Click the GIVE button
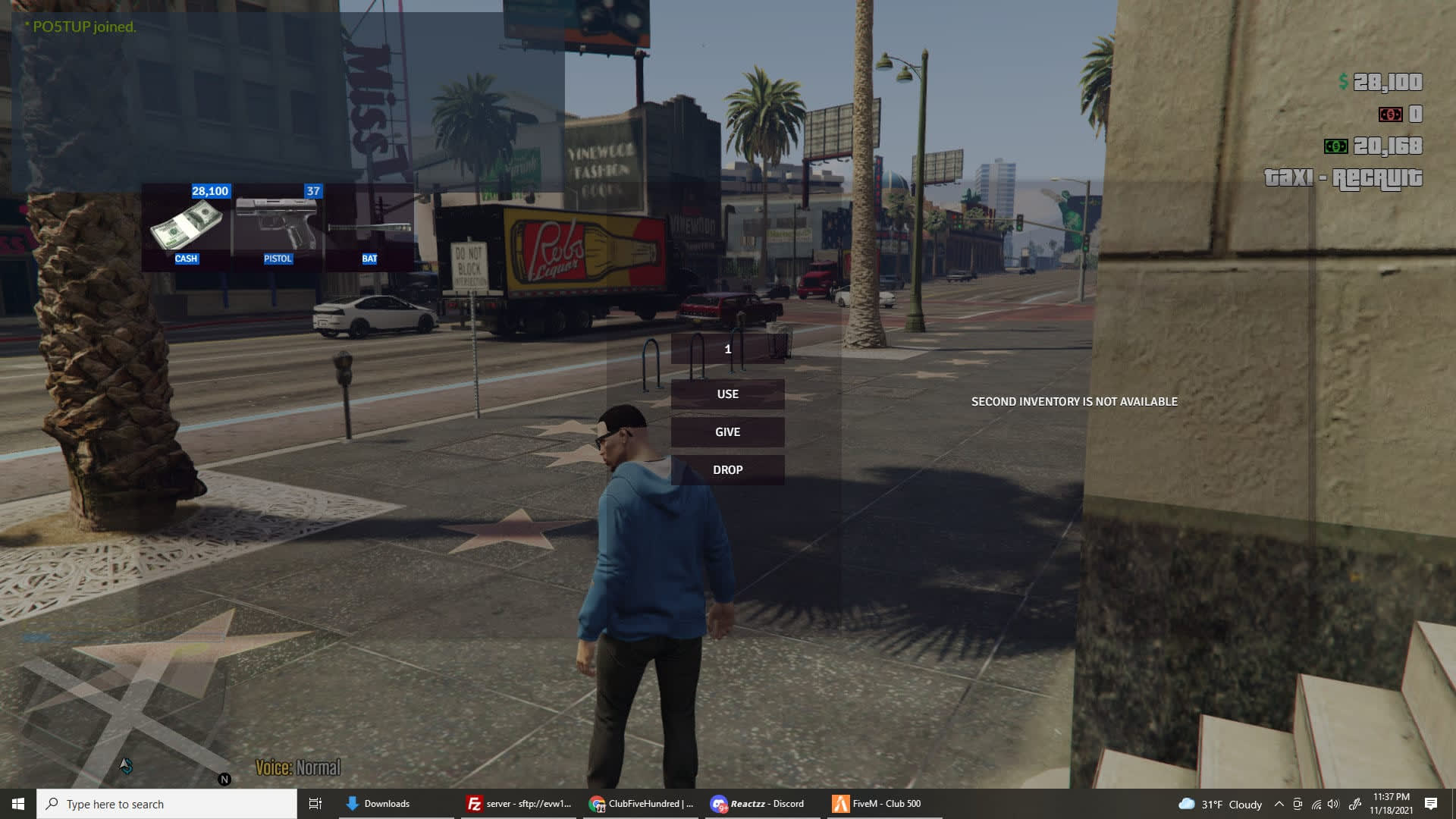Image resolution: width=1456 pixels, height=819 pixels. point(727,432)
